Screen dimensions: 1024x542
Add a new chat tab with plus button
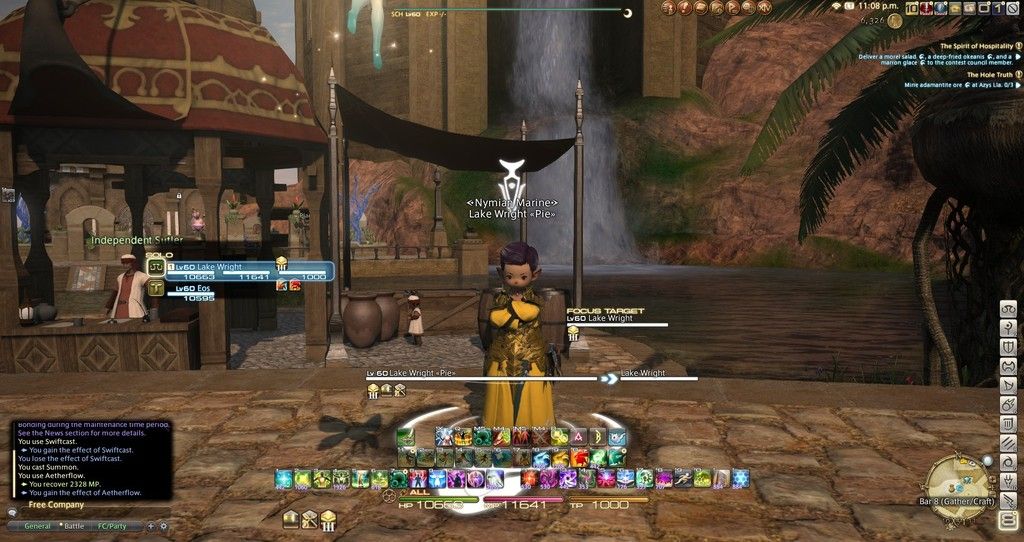151,525
